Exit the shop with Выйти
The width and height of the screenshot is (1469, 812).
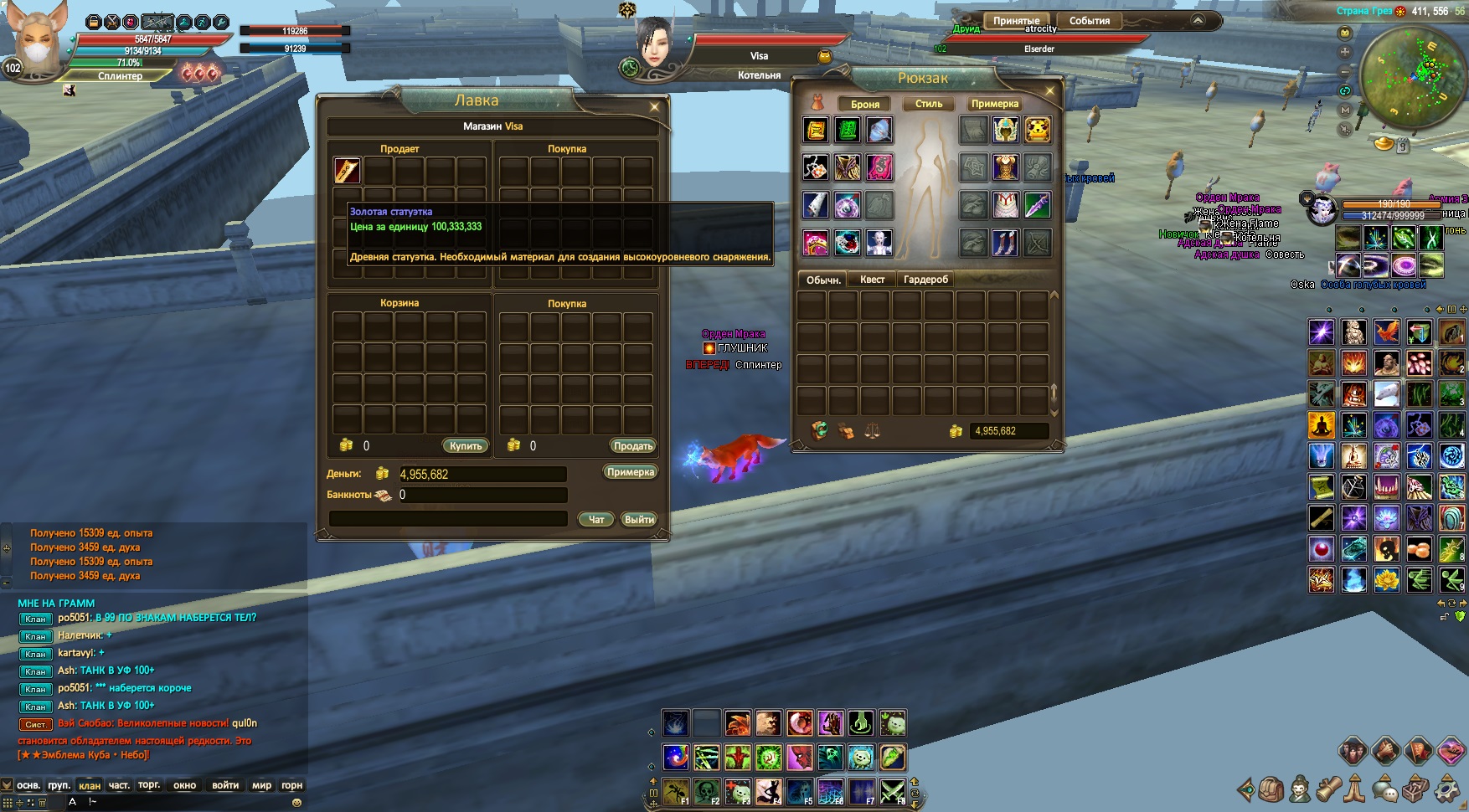click(639, 520)
